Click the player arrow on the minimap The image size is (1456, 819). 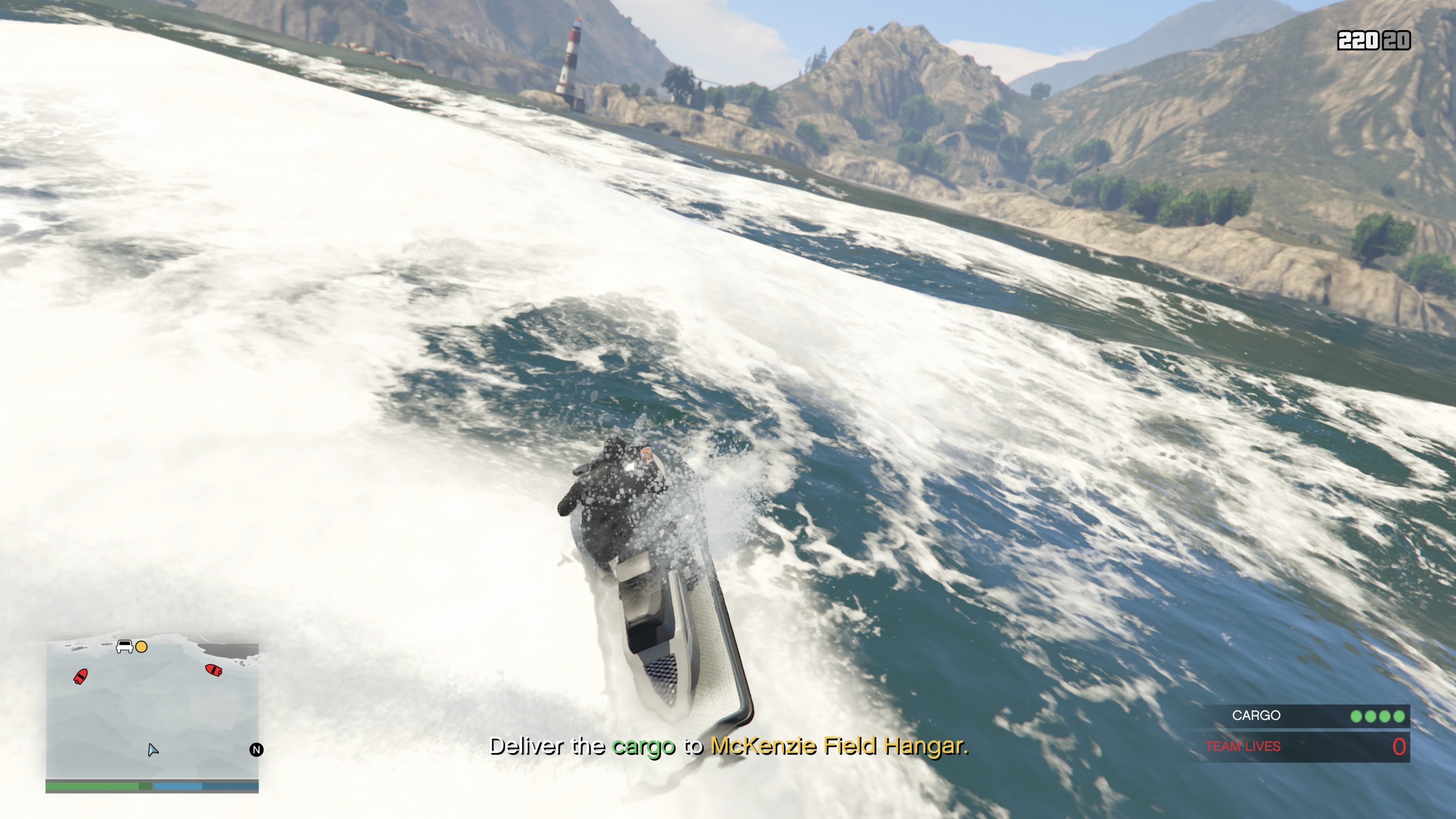152,750
